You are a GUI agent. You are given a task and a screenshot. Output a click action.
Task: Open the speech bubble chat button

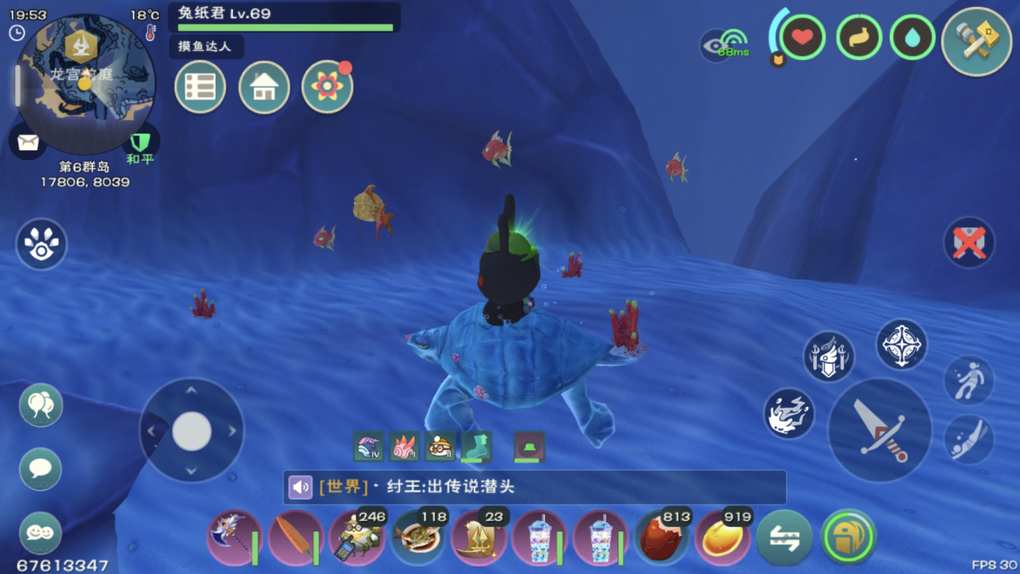41,468
